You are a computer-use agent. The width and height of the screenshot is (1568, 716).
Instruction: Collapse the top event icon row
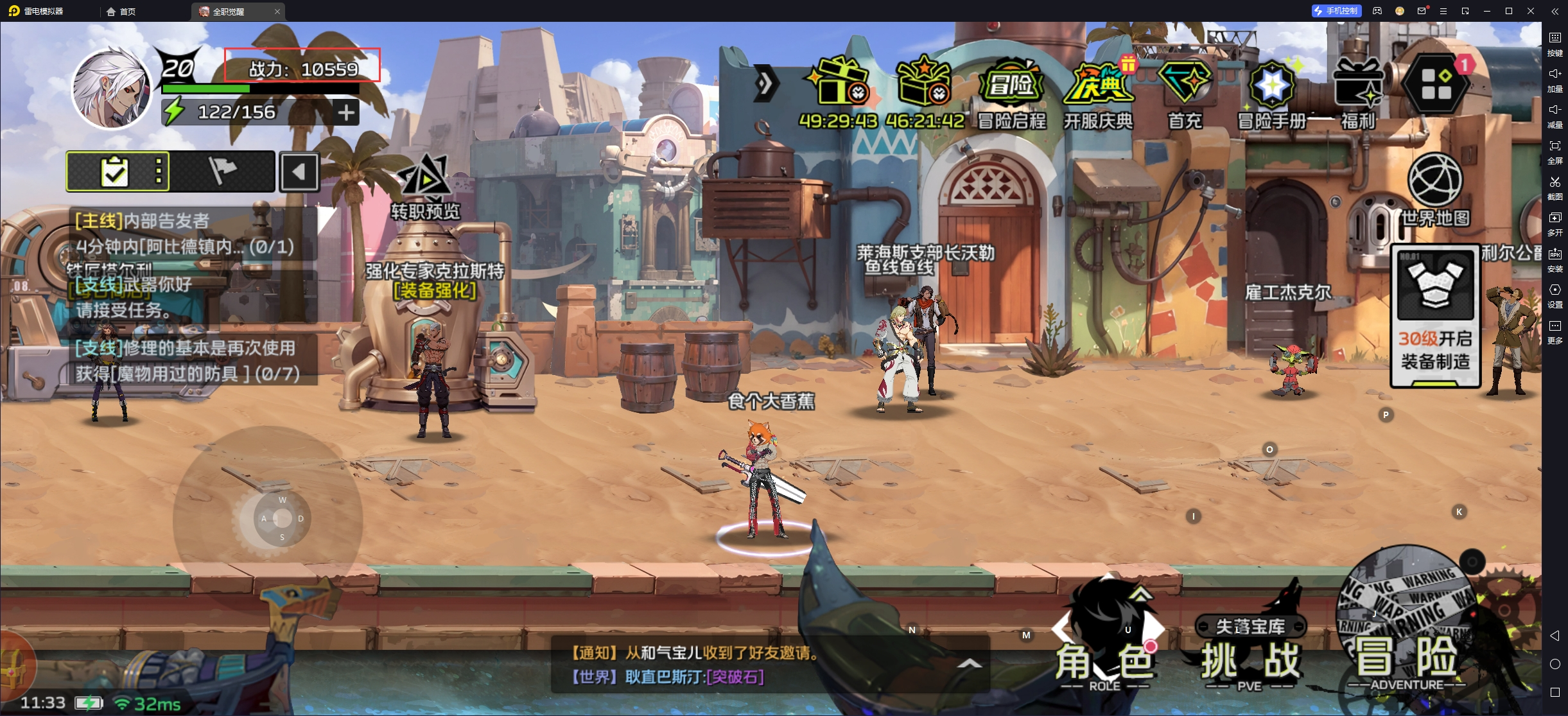coord(765,83)
